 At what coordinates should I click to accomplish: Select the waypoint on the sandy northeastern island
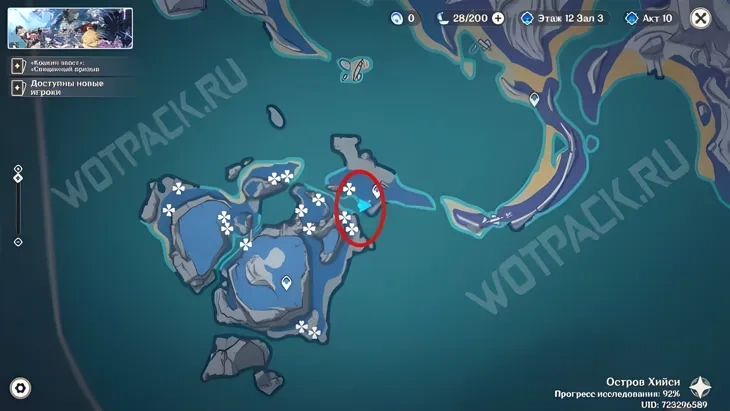pyautogui.click(x=535, y=99)
